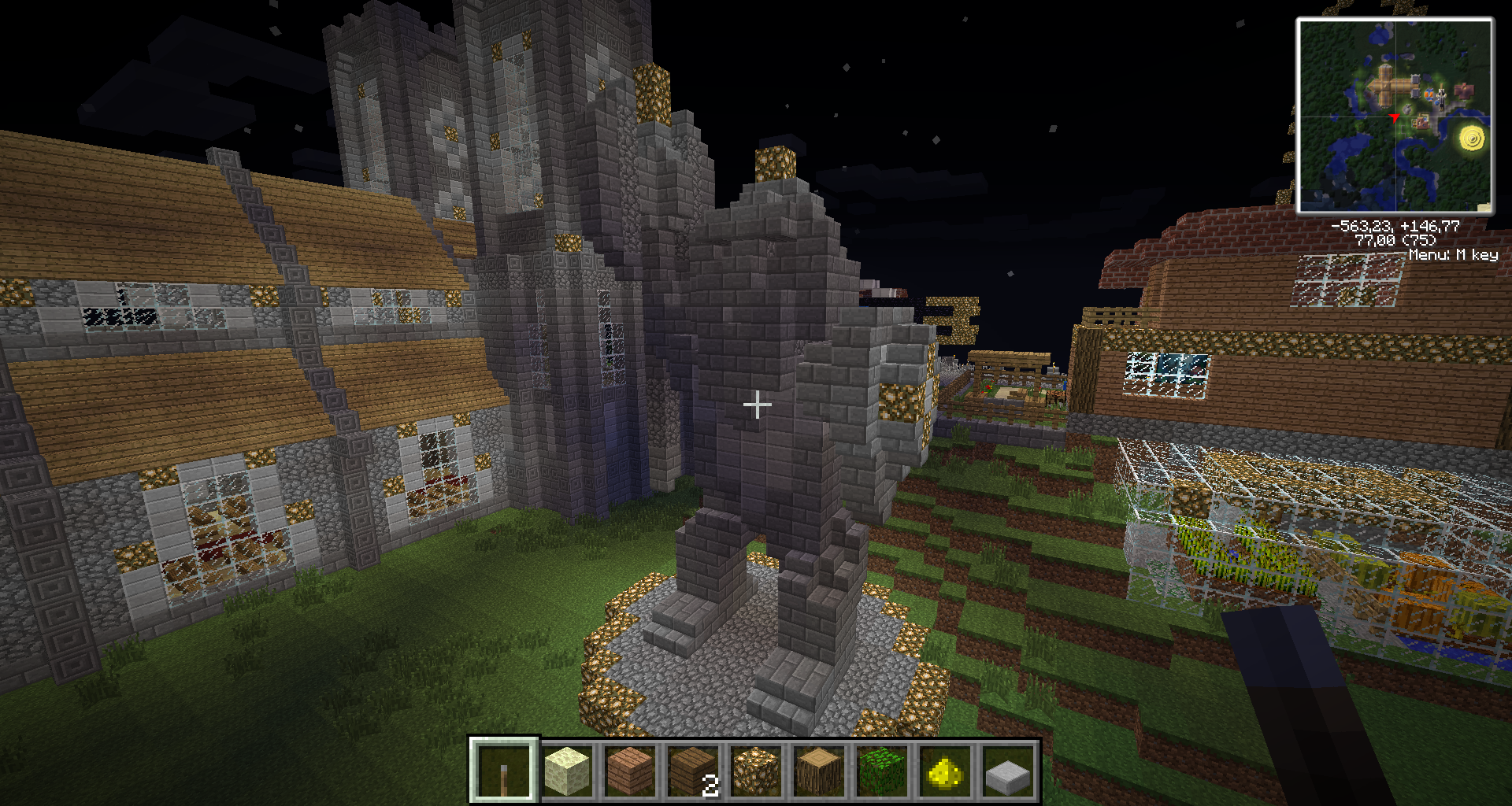Pick the dark wood planks stack of two
This screenshot has height=806, width=1512.
coord(693,770)
